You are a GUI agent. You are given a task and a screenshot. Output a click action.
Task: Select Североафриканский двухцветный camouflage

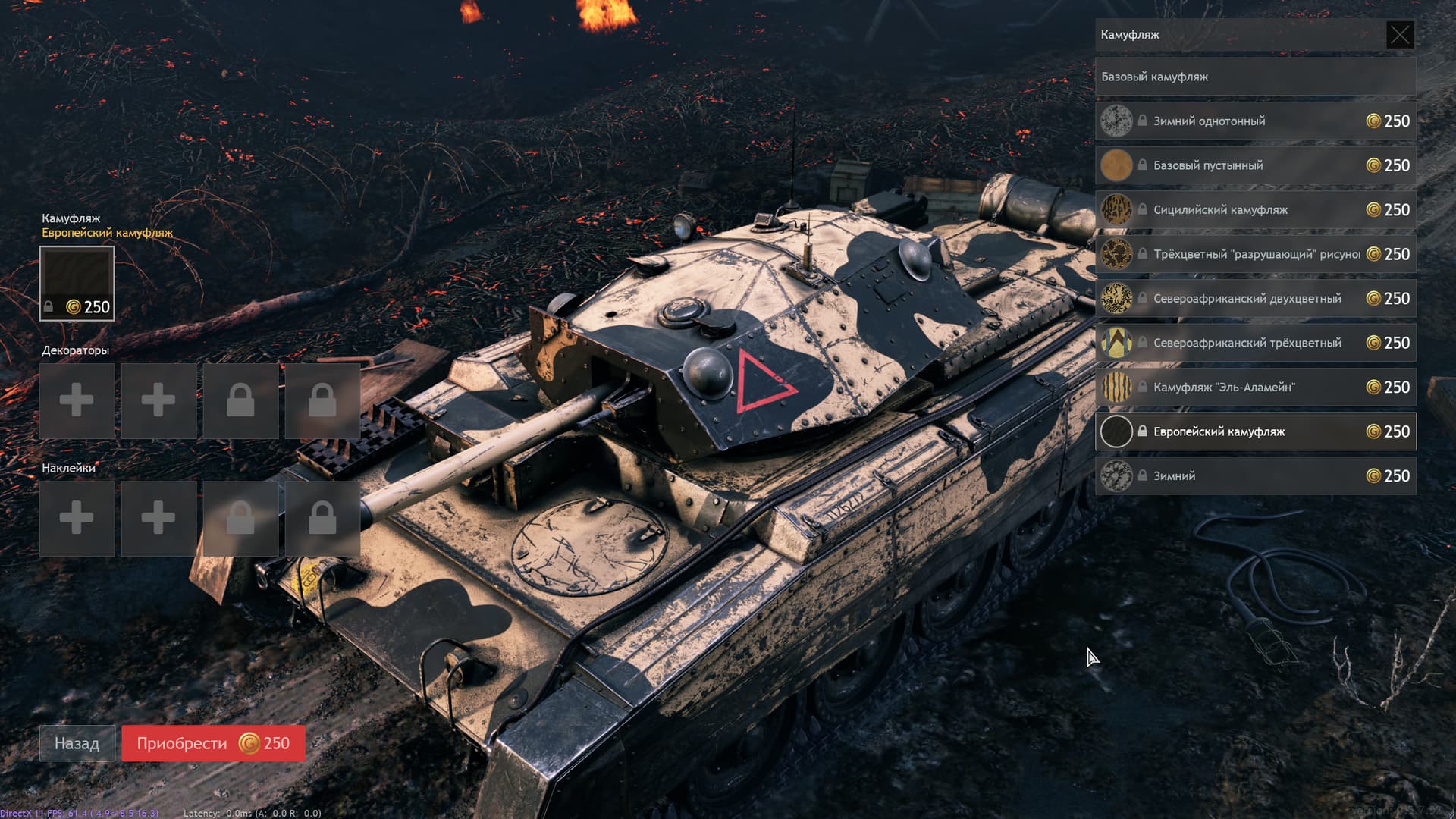(x=1255, y=299)
